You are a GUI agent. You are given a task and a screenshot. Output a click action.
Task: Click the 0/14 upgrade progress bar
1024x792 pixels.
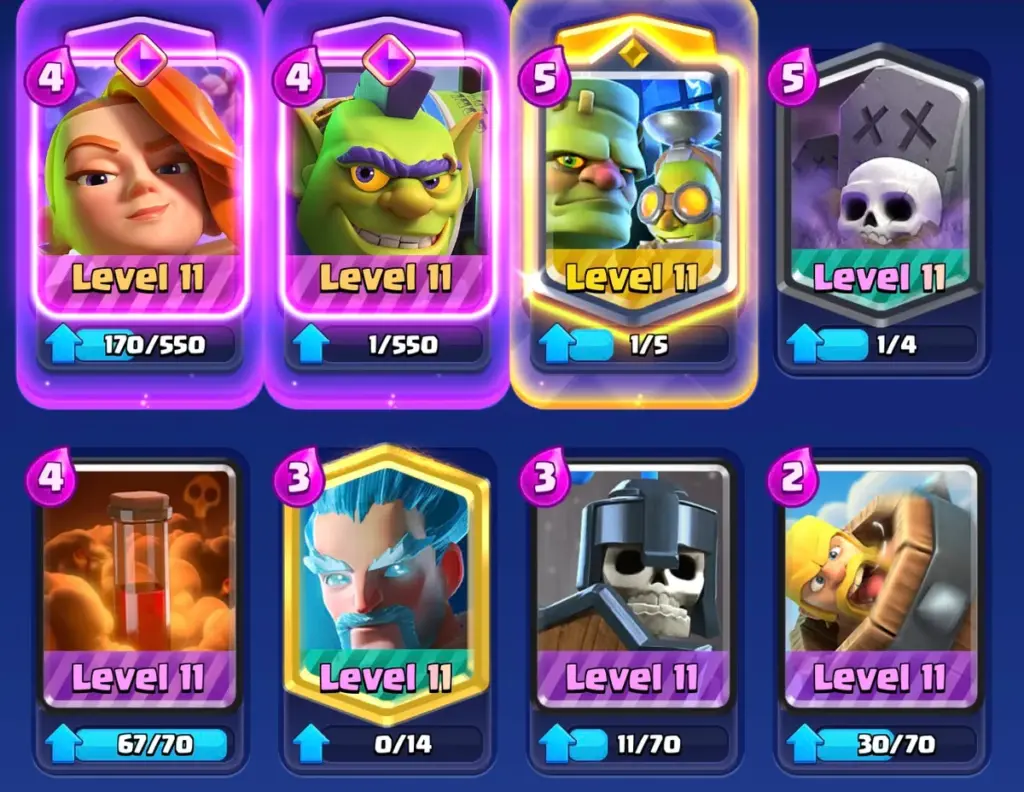click(x=386, y=744)
